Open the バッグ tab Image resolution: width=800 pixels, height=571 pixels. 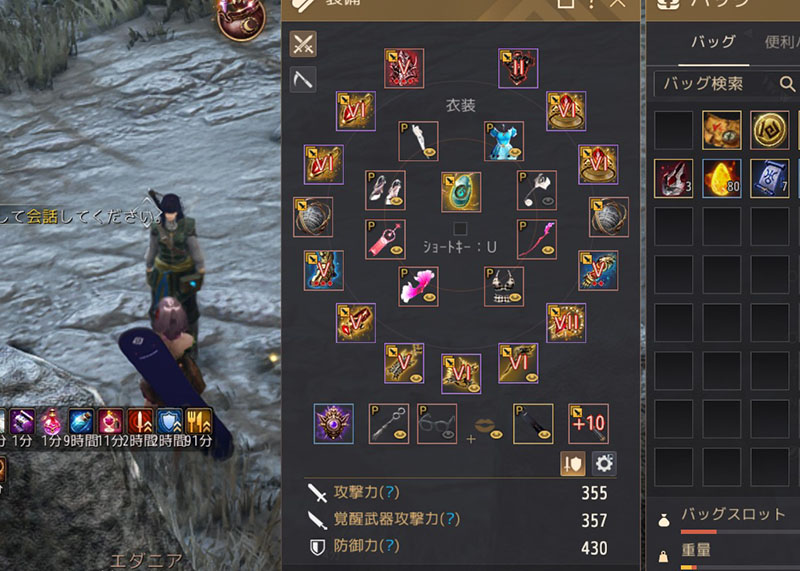click(x=714, y=42)
